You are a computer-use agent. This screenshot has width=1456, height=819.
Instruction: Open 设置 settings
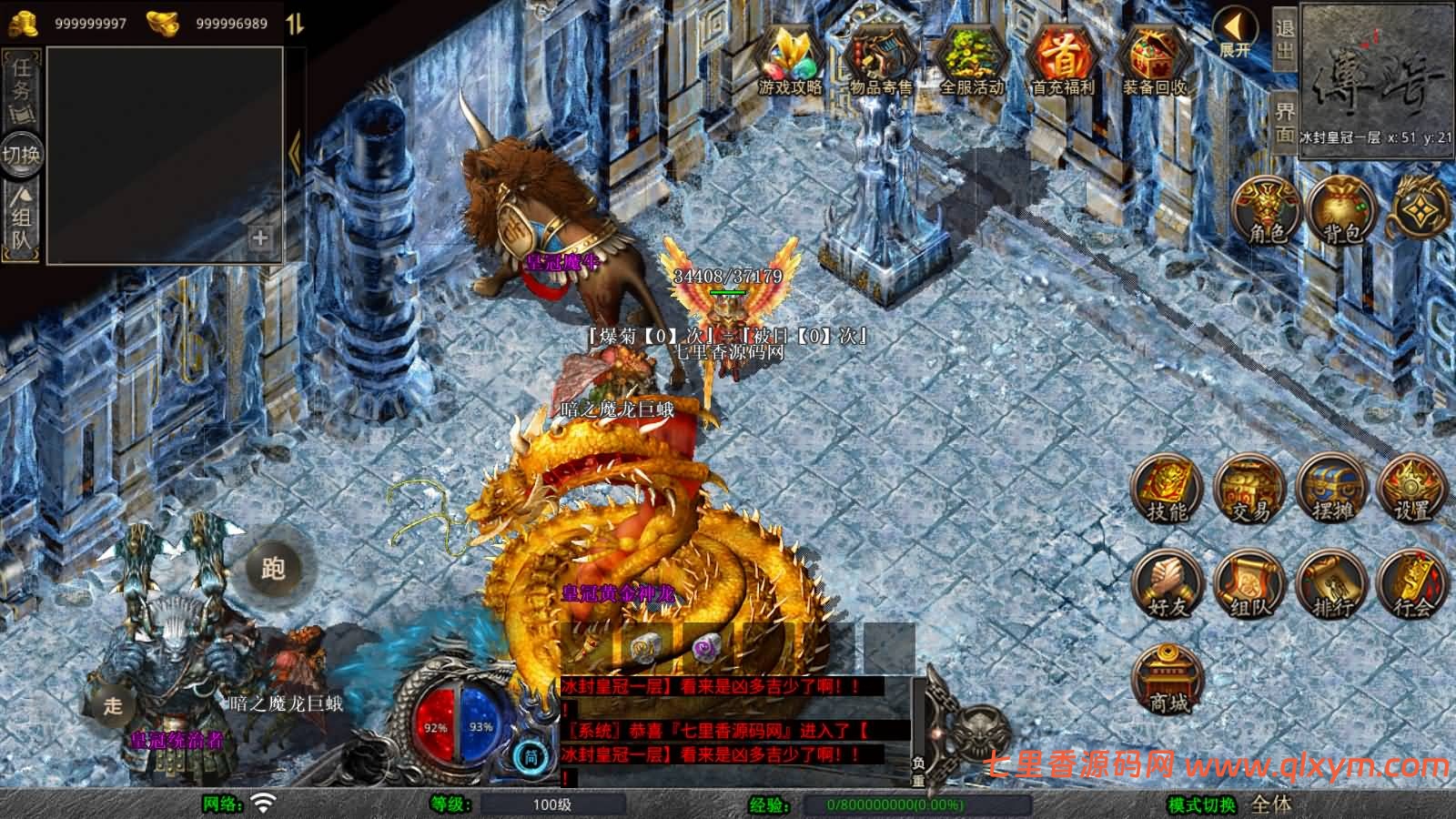[1412, 491]
